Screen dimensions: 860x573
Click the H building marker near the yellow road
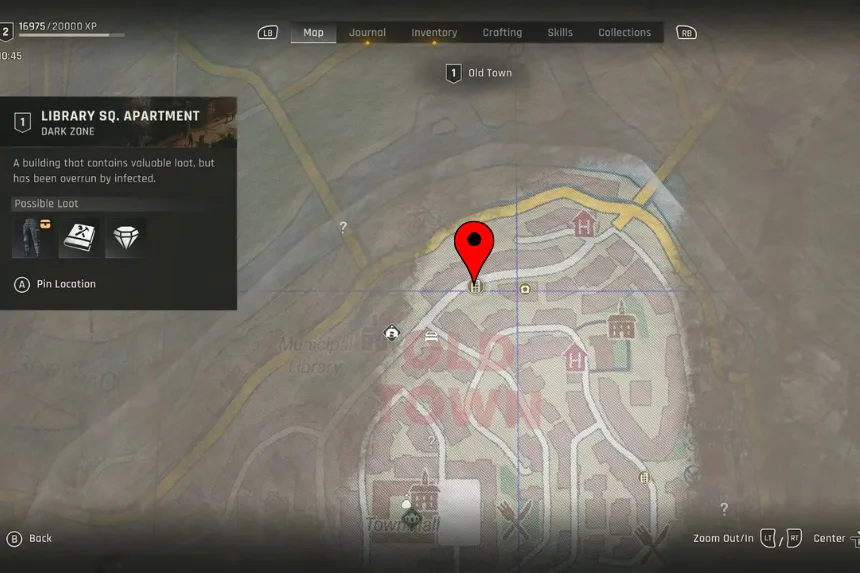[x=584, y=224]
